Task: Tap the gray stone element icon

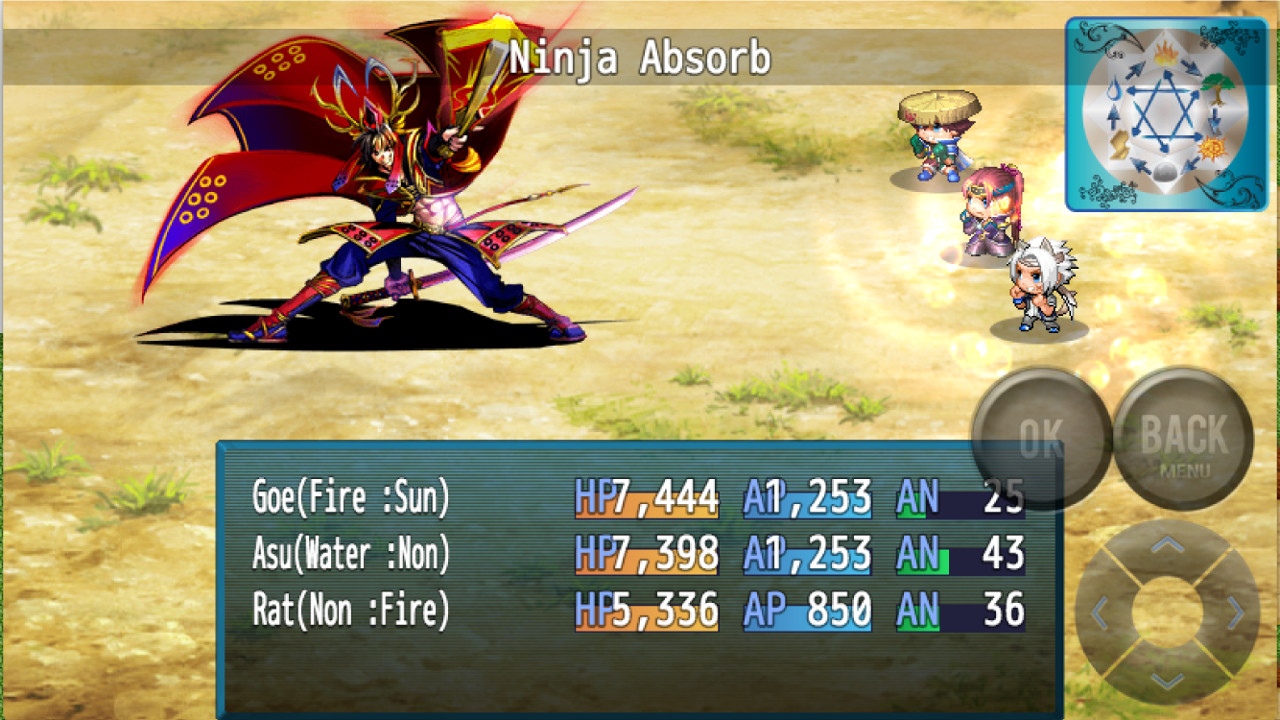Action: (1165, 172)
